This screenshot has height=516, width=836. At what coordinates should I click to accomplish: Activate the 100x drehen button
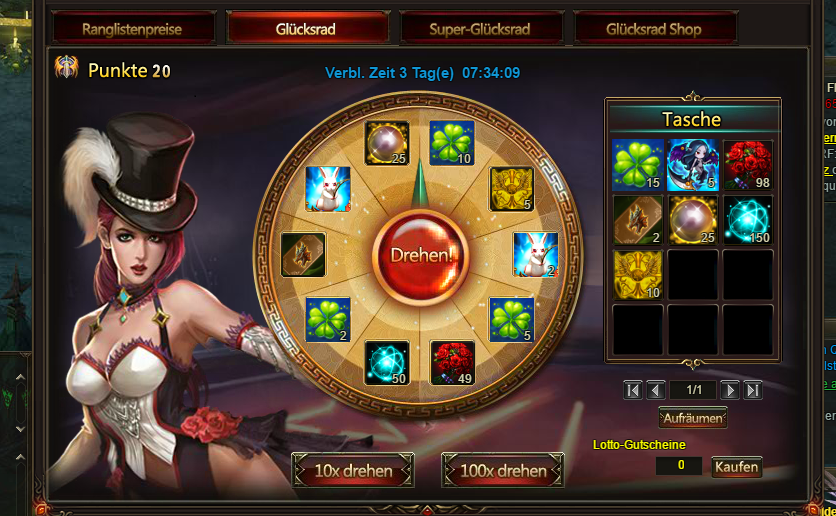tap(502, 470)
